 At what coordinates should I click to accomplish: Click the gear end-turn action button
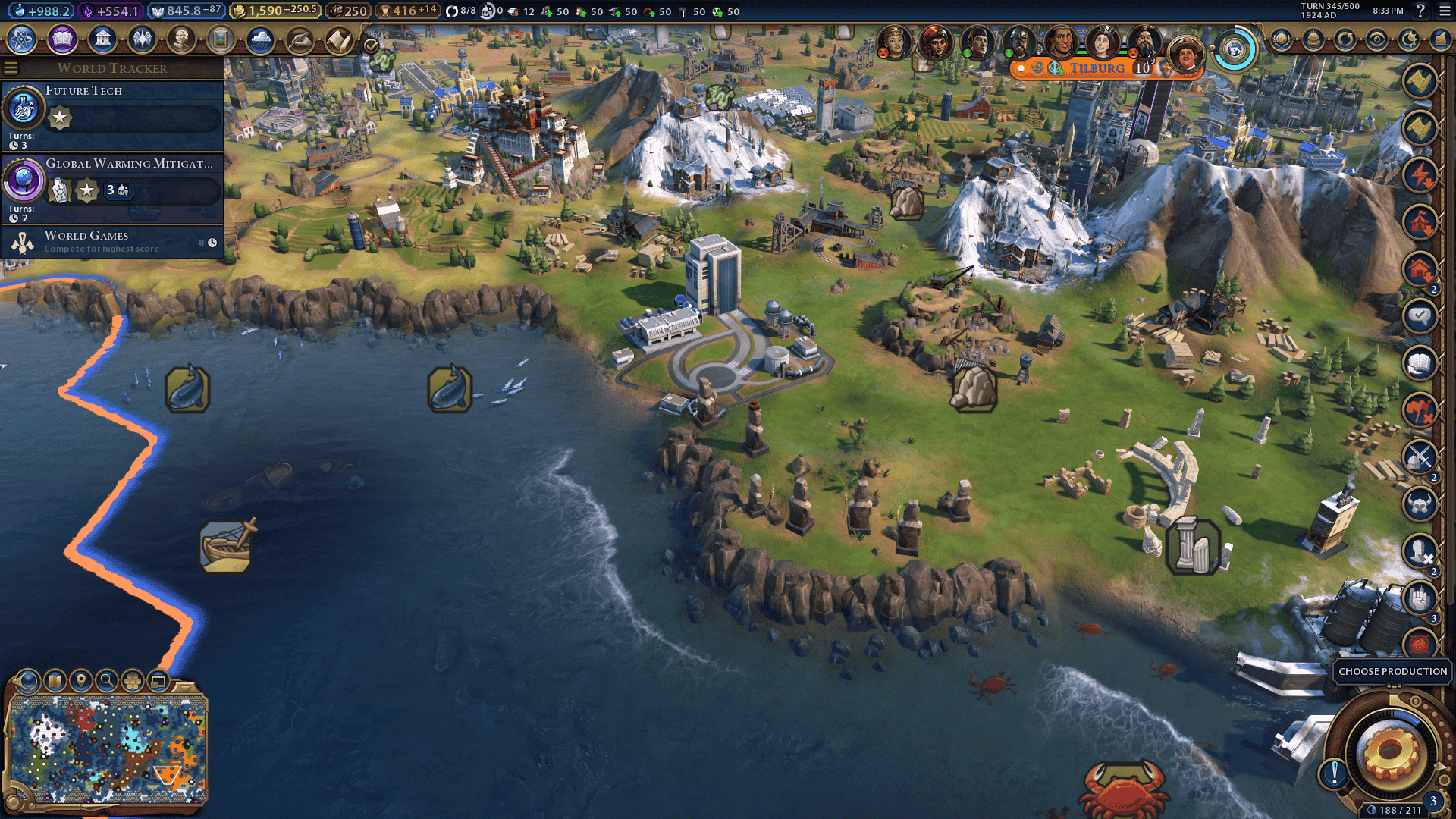click(1389, 753)
